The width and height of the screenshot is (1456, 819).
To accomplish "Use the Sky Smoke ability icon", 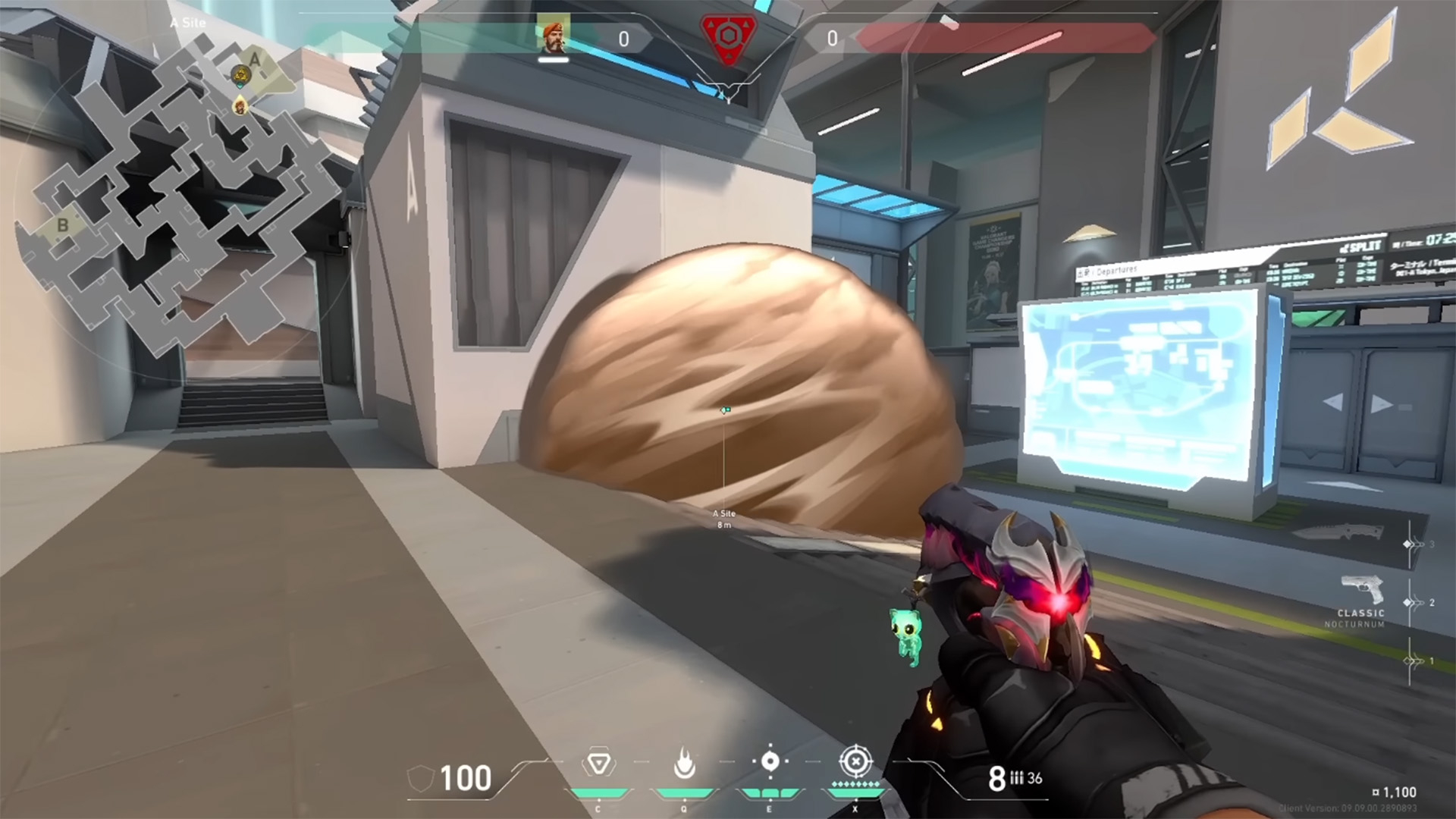I will click(770, 761).
